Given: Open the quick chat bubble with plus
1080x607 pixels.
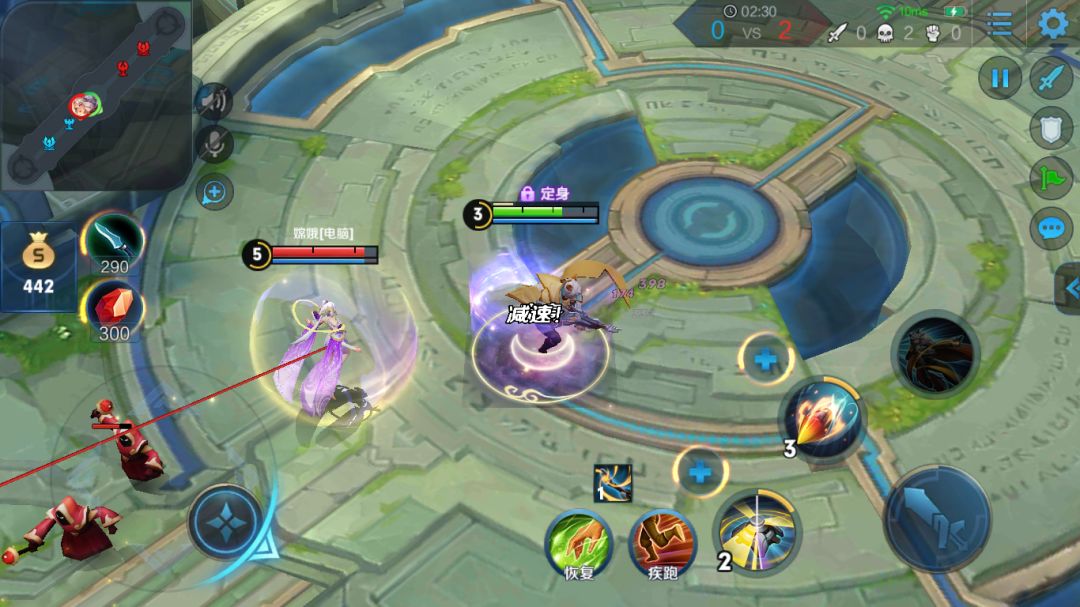Looking at the screenshot, I should tap(214, 191).
